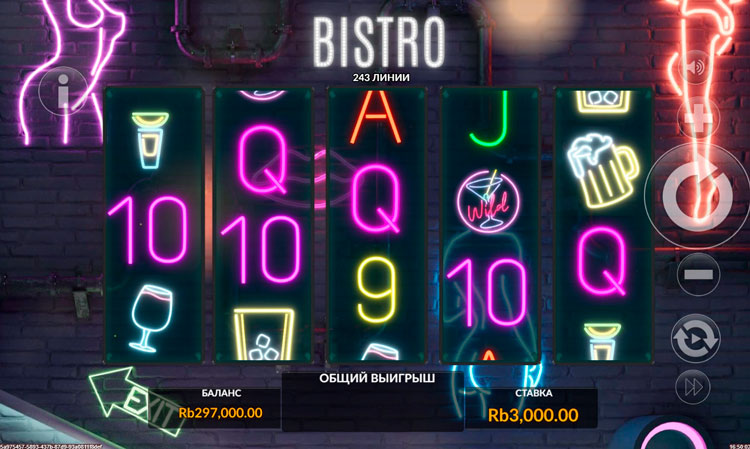The width and height of the screenshot is (750, 449).
Task: Increase the bet with the plus button
Action: pos(698,118)
